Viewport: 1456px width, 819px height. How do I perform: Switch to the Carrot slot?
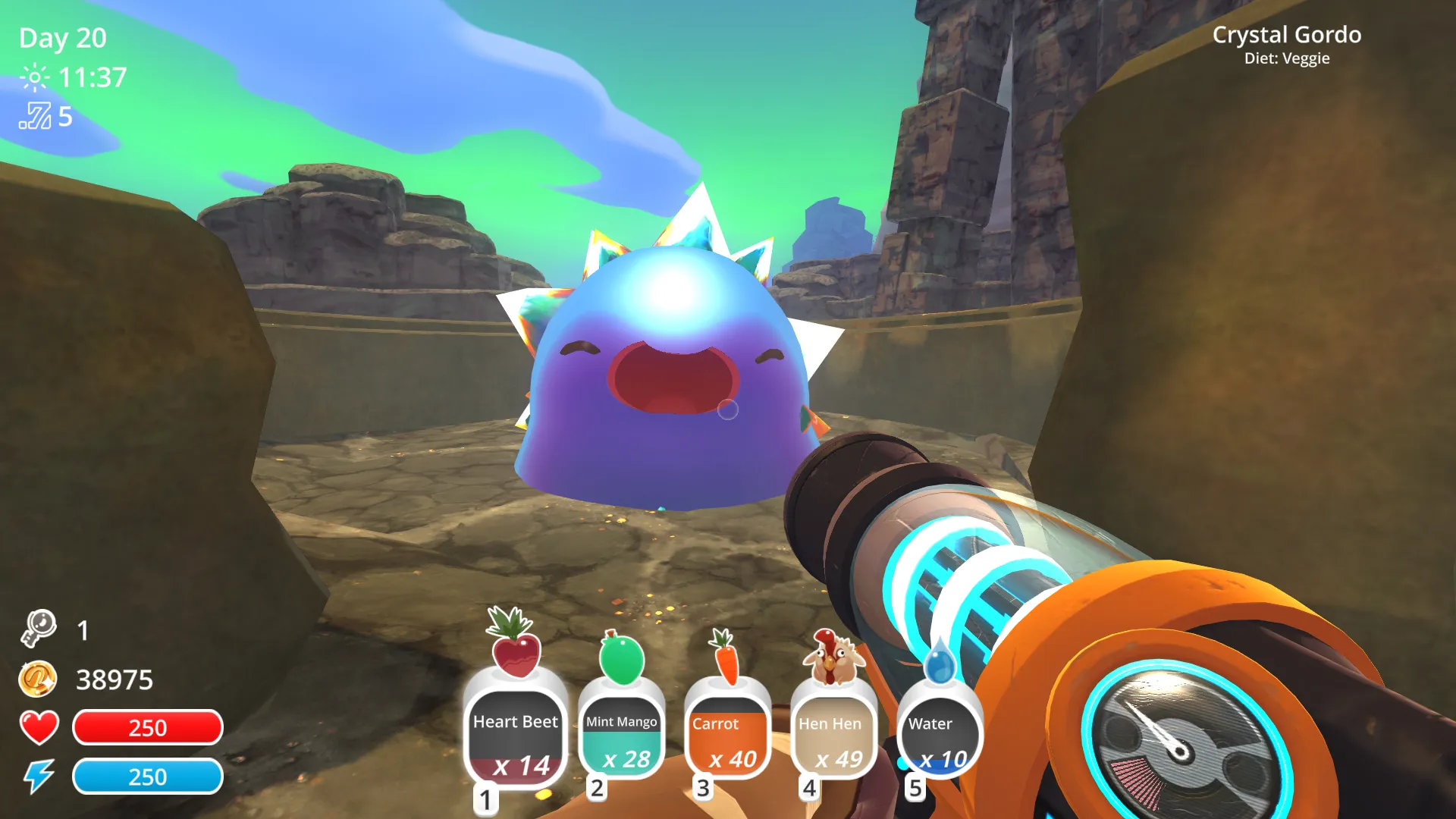click(728, 737)
